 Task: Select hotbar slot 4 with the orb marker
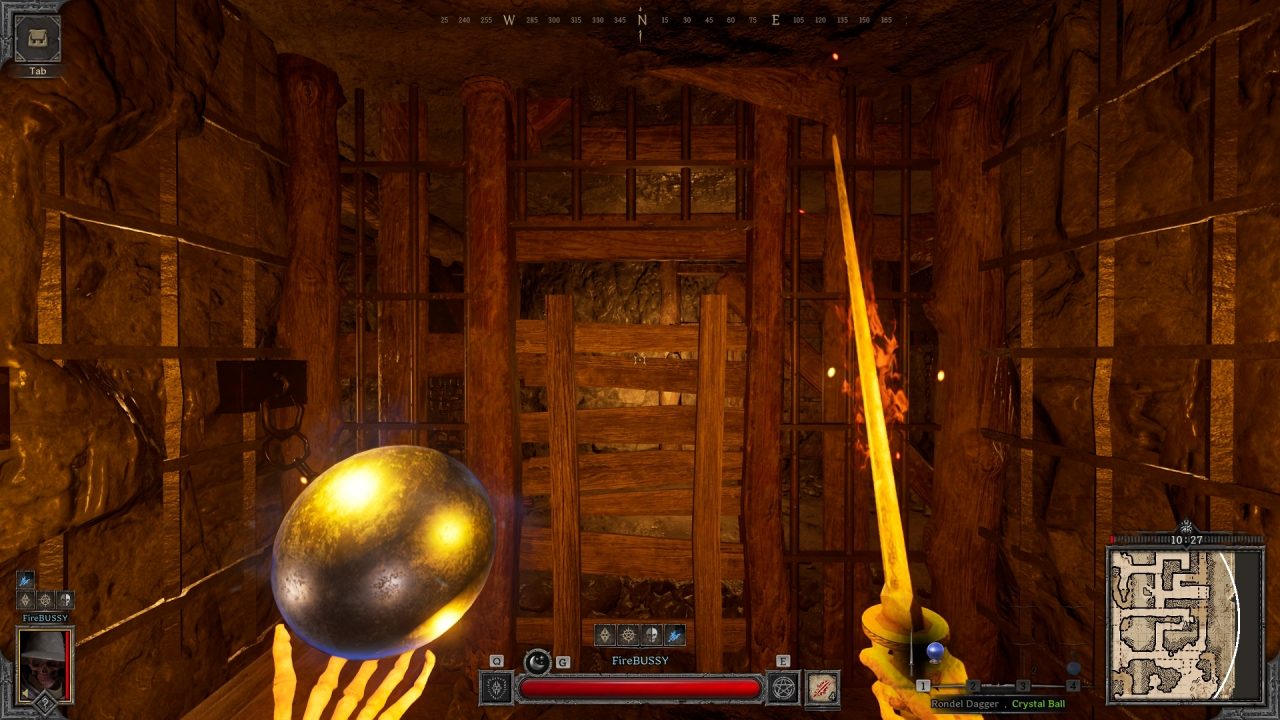1073,685
